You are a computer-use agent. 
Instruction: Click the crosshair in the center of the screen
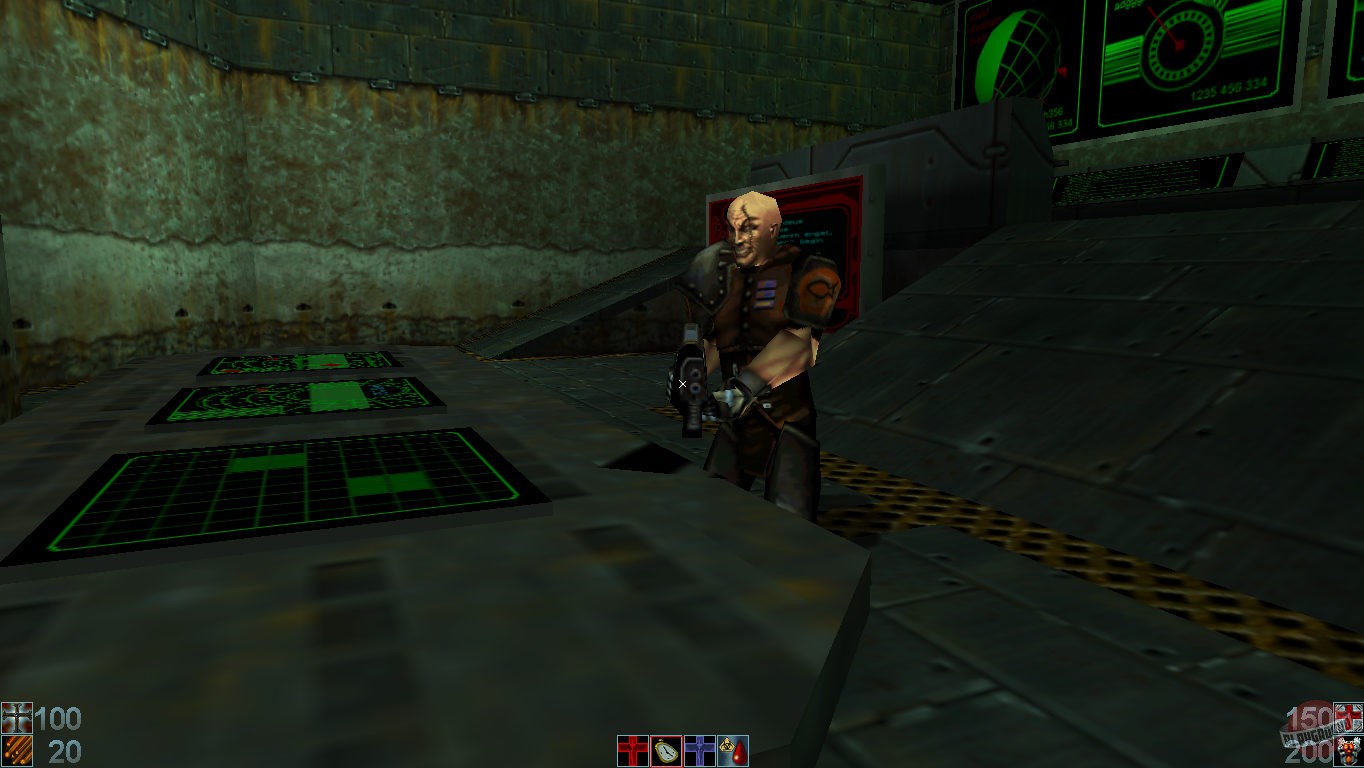pos(681,384)
